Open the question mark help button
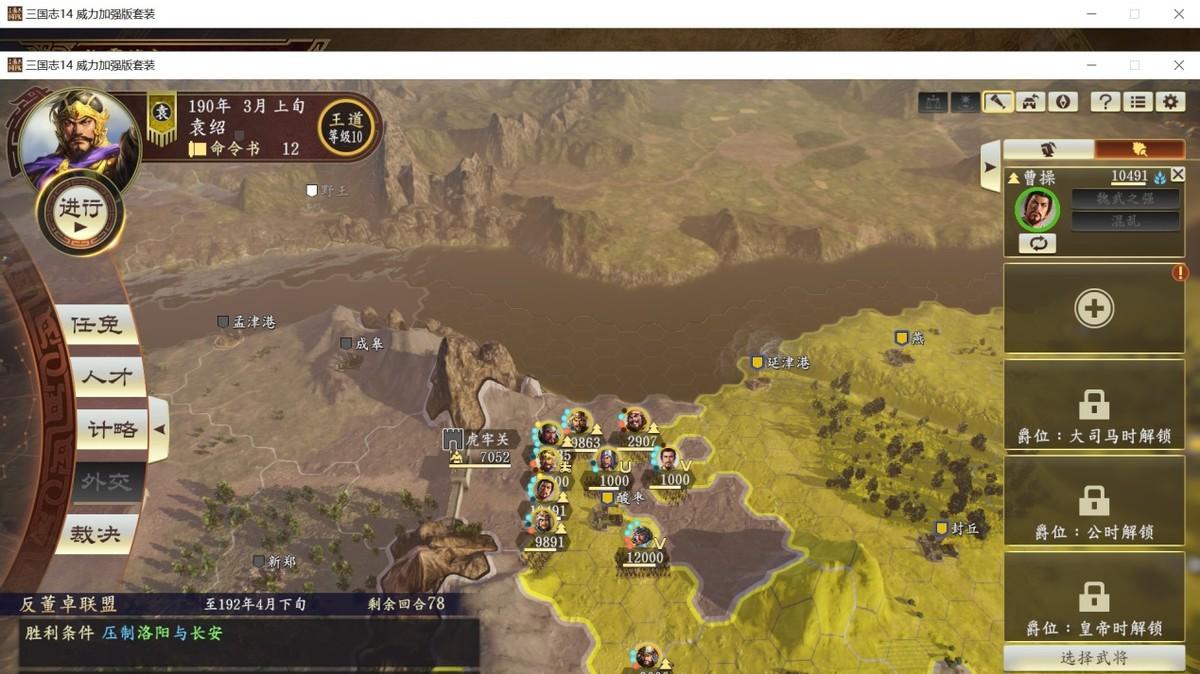This screenshot has height=674, width=1200. [x=1105, y=101]
